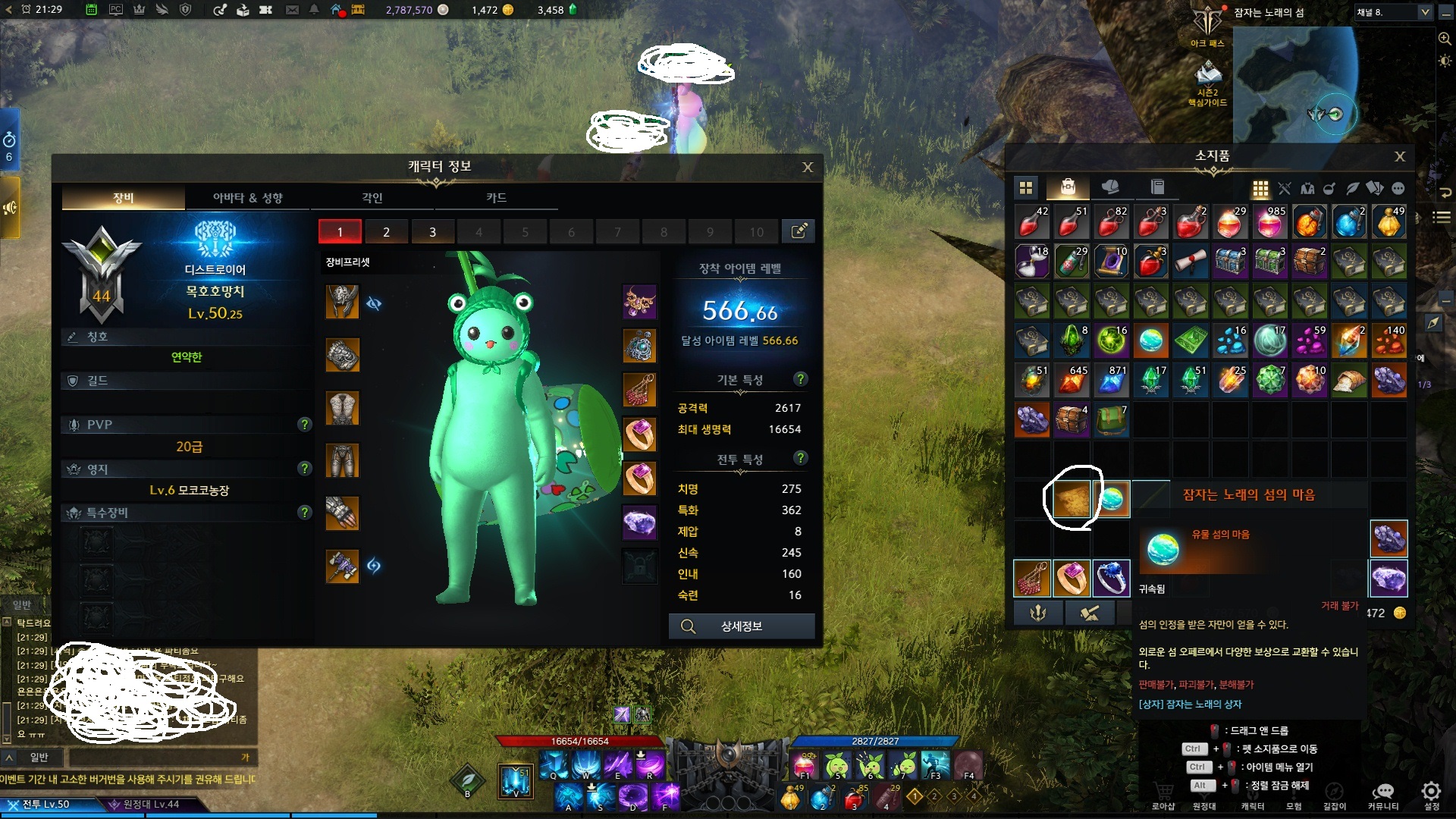1456x819 pixels.
Task: Choose equipment preset 2
Action: coord(386,232)
